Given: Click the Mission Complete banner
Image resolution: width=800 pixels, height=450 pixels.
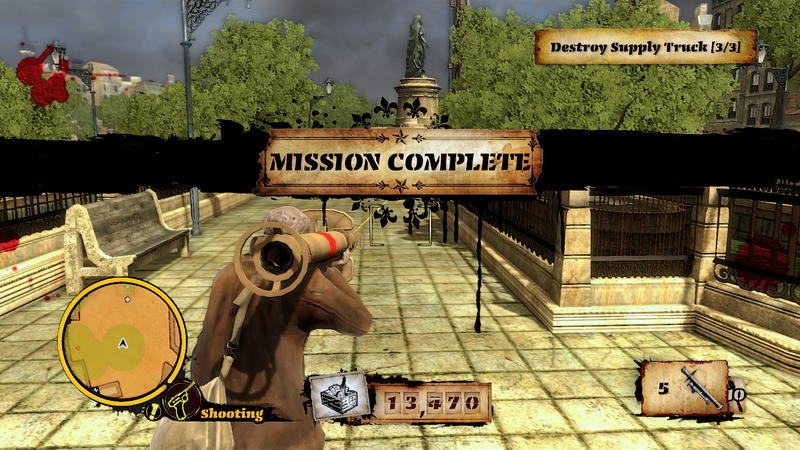Looking at the screenshot, I should [x=399, y=161].
